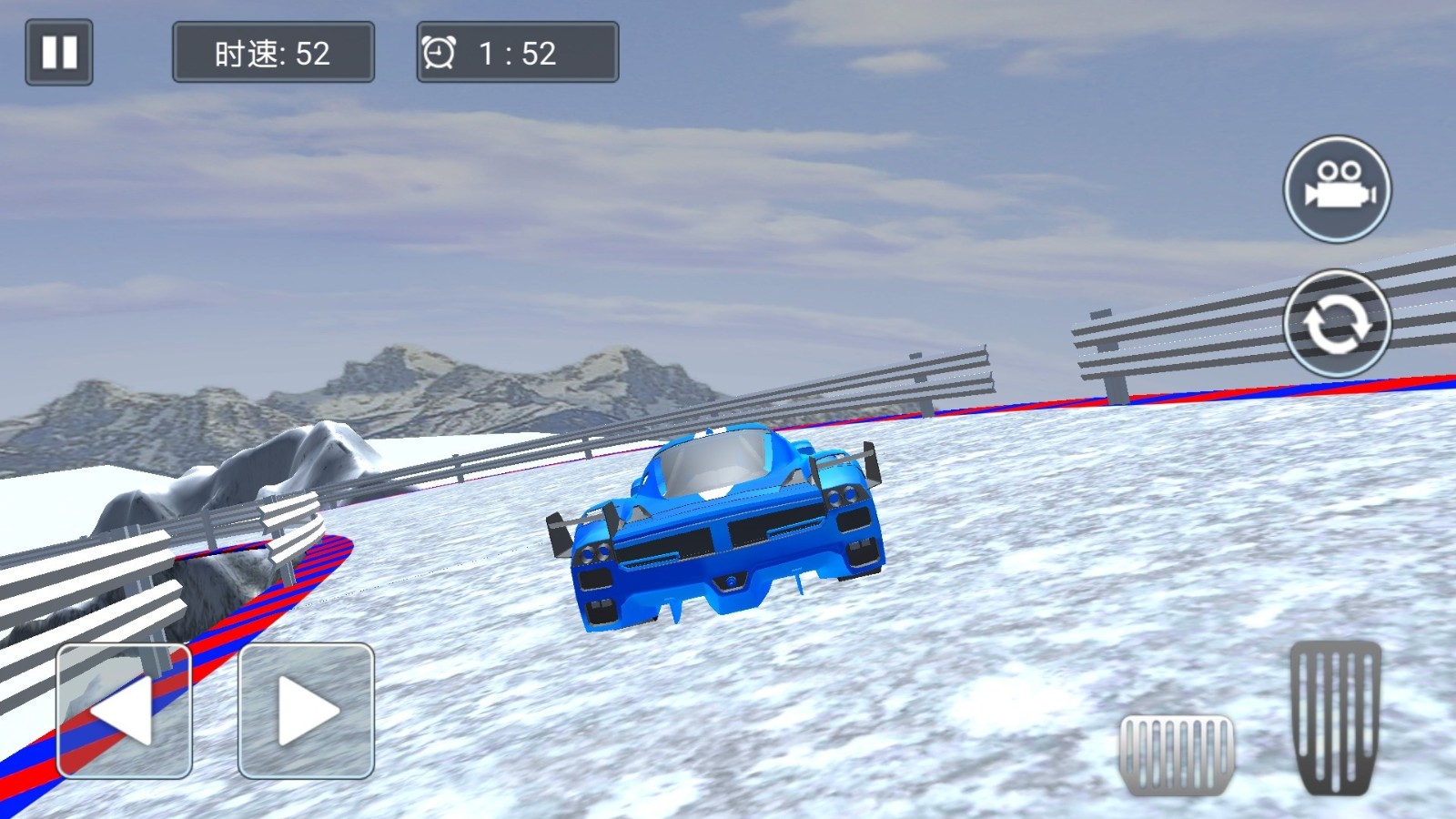
Task: Tap the wide brake pedal
Action: tap(1177, 754)
